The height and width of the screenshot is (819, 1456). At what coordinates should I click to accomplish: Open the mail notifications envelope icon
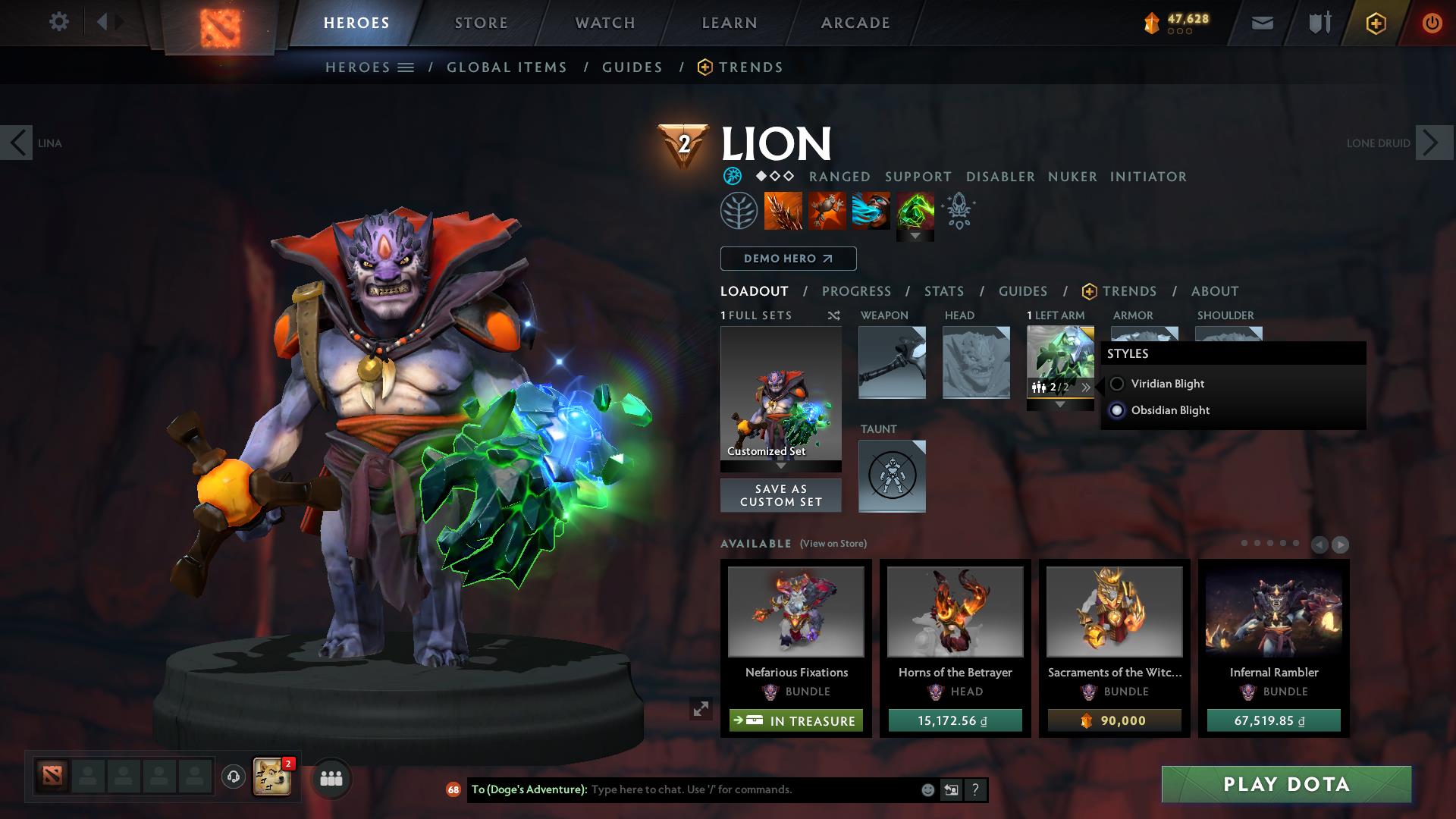click(x=1262, y=22)
